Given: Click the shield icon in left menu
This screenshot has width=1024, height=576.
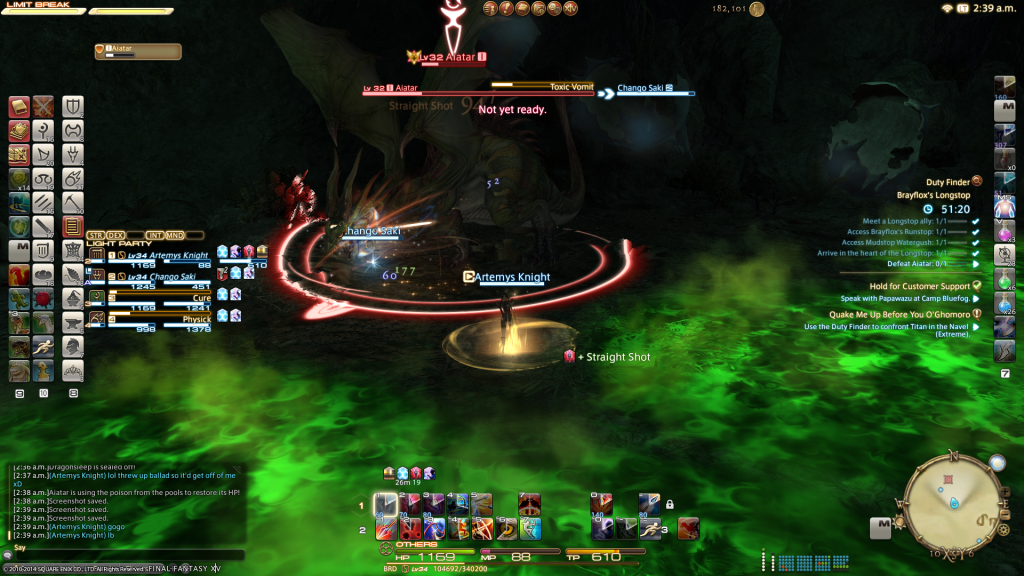Looking at the screenshot, I should click(73, 107).
